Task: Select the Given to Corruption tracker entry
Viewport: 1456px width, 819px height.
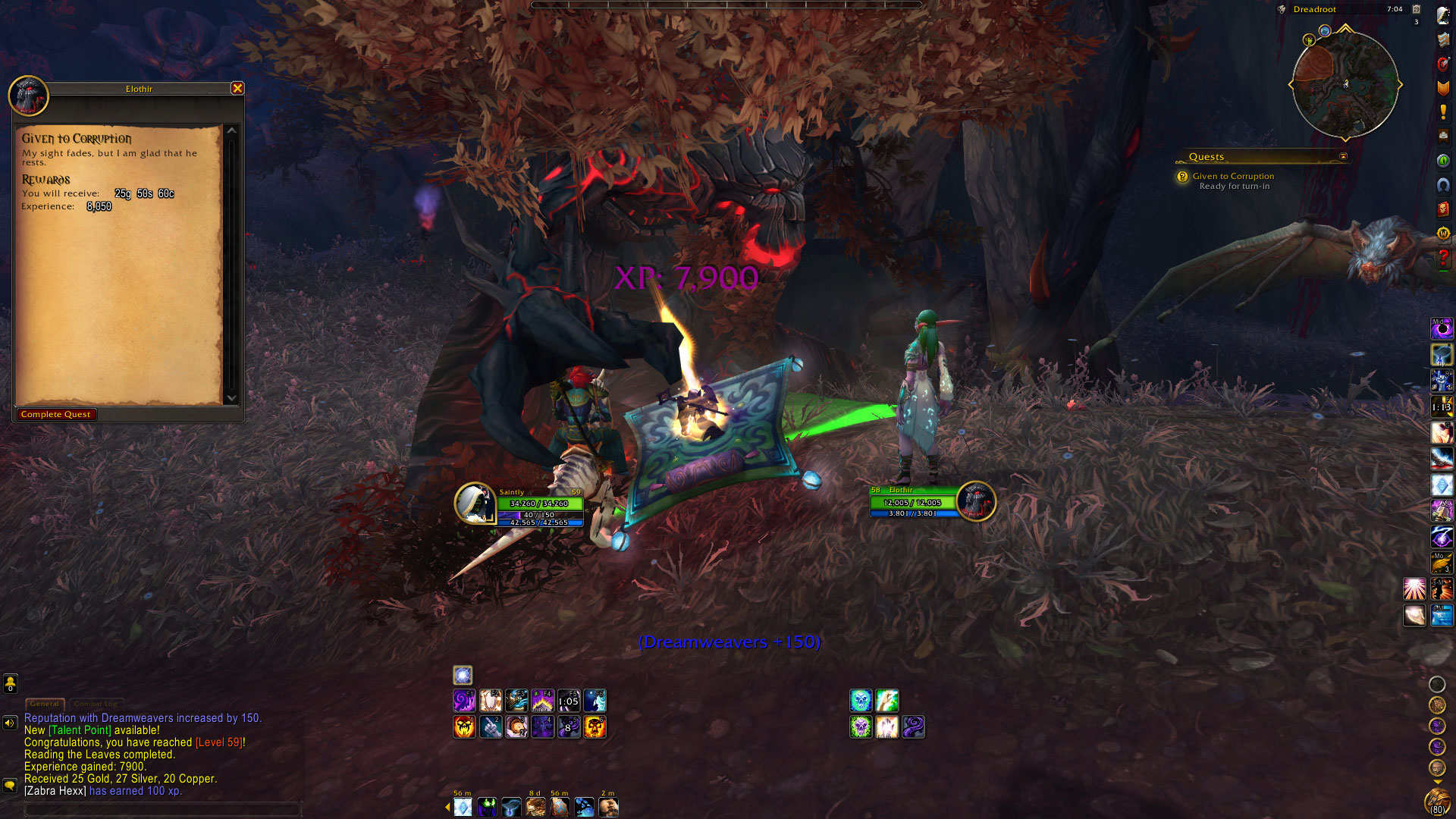Action: coord(1233,176)
